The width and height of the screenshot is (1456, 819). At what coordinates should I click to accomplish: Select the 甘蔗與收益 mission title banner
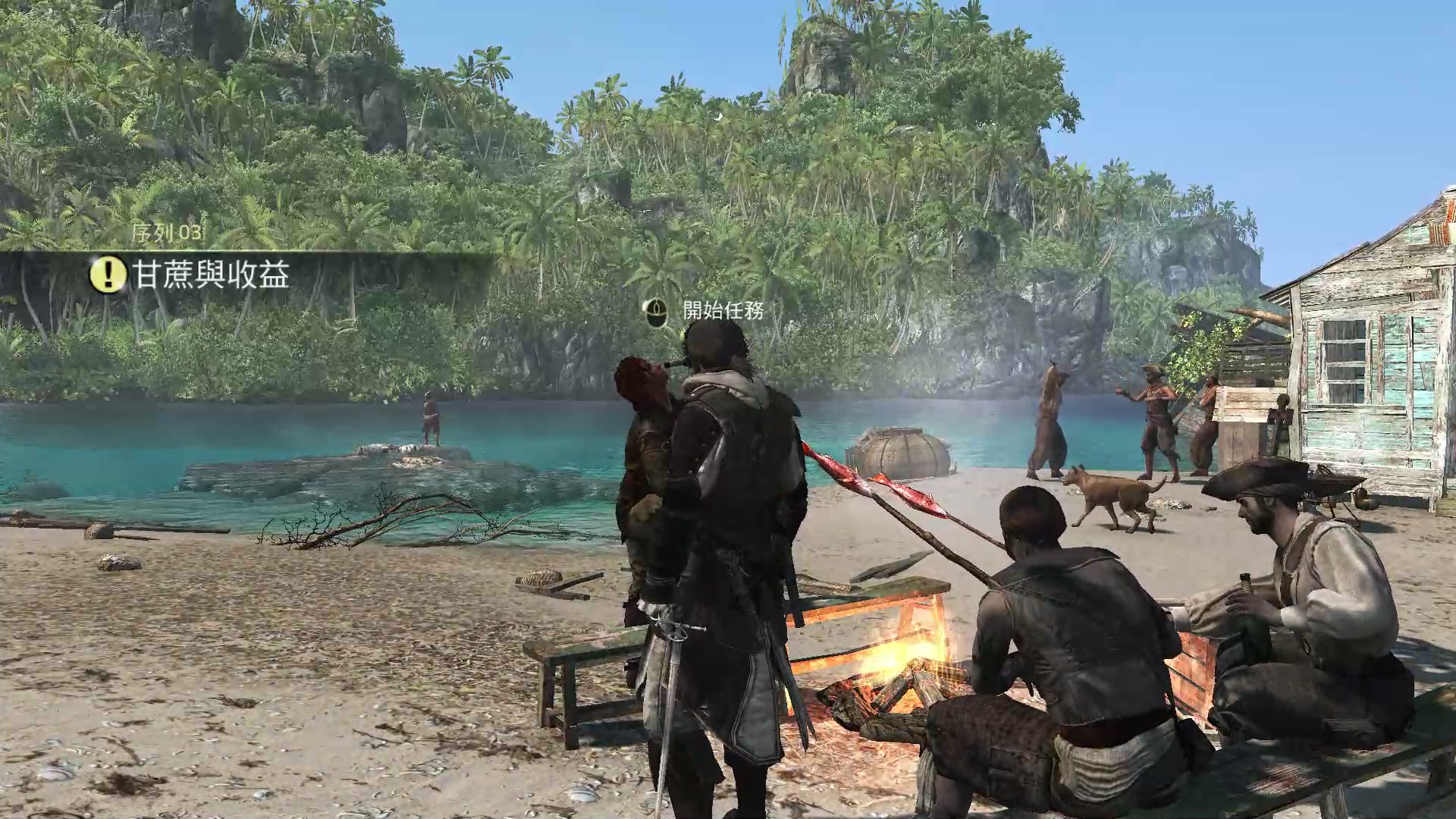[212, 274]
